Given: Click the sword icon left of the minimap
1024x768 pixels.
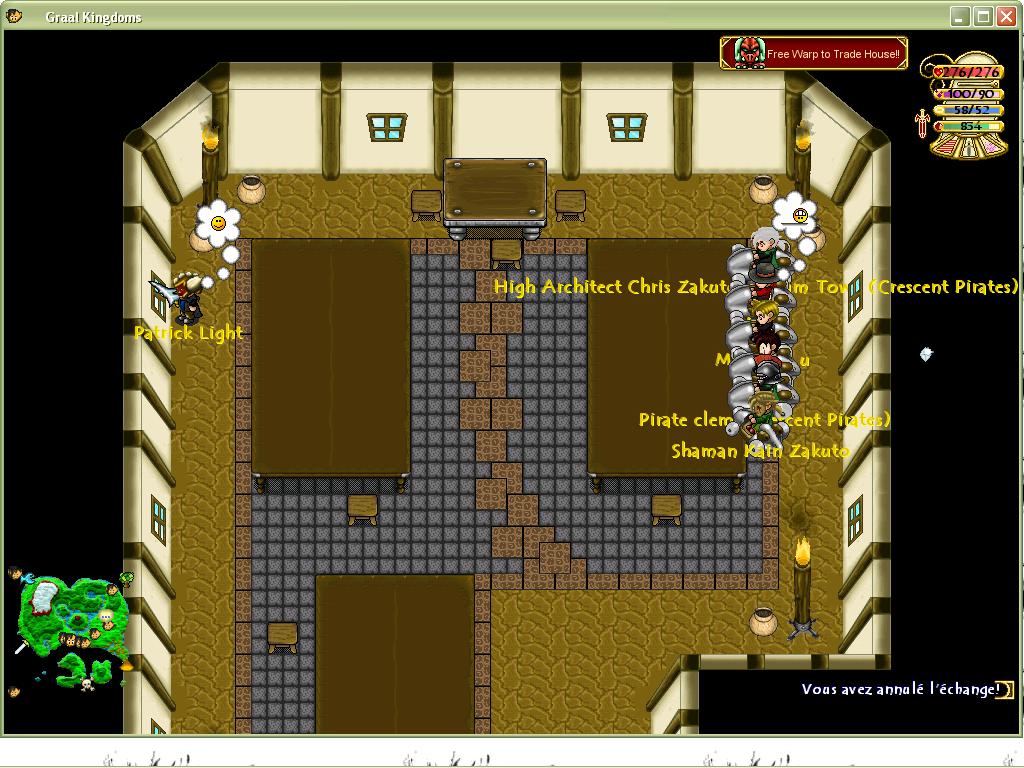Looking at the screenshot, I should click(21, 647).
